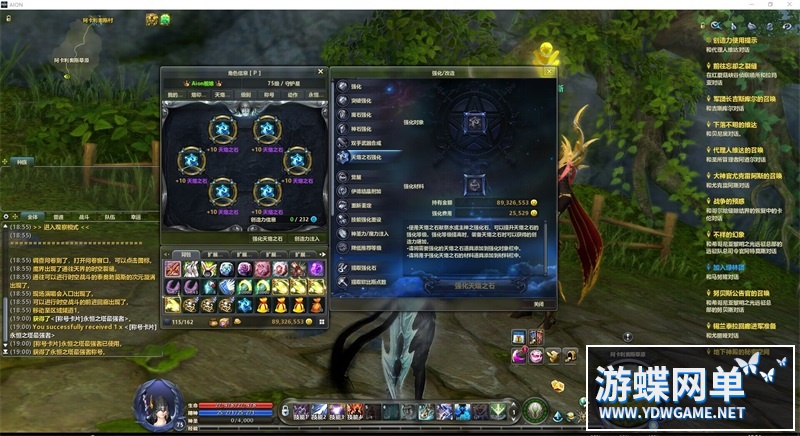Image resolution: width=800 pixels, height=436 pixels.
Task: Click the large 强化天陆之石 confirm button
Action: 469,285
